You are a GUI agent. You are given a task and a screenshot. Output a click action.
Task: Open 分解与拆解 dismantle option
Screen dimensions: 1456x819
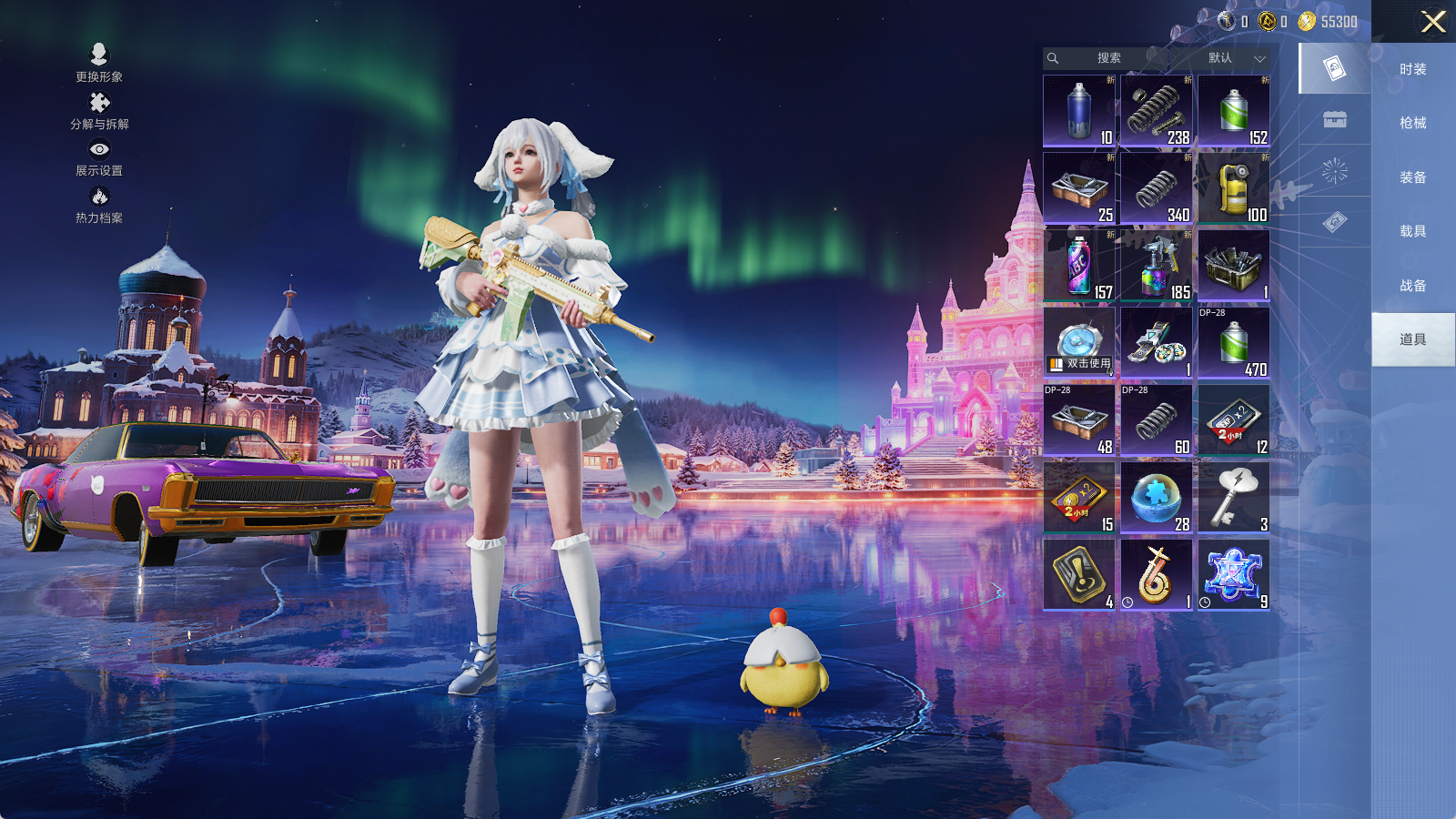point(99,111)
